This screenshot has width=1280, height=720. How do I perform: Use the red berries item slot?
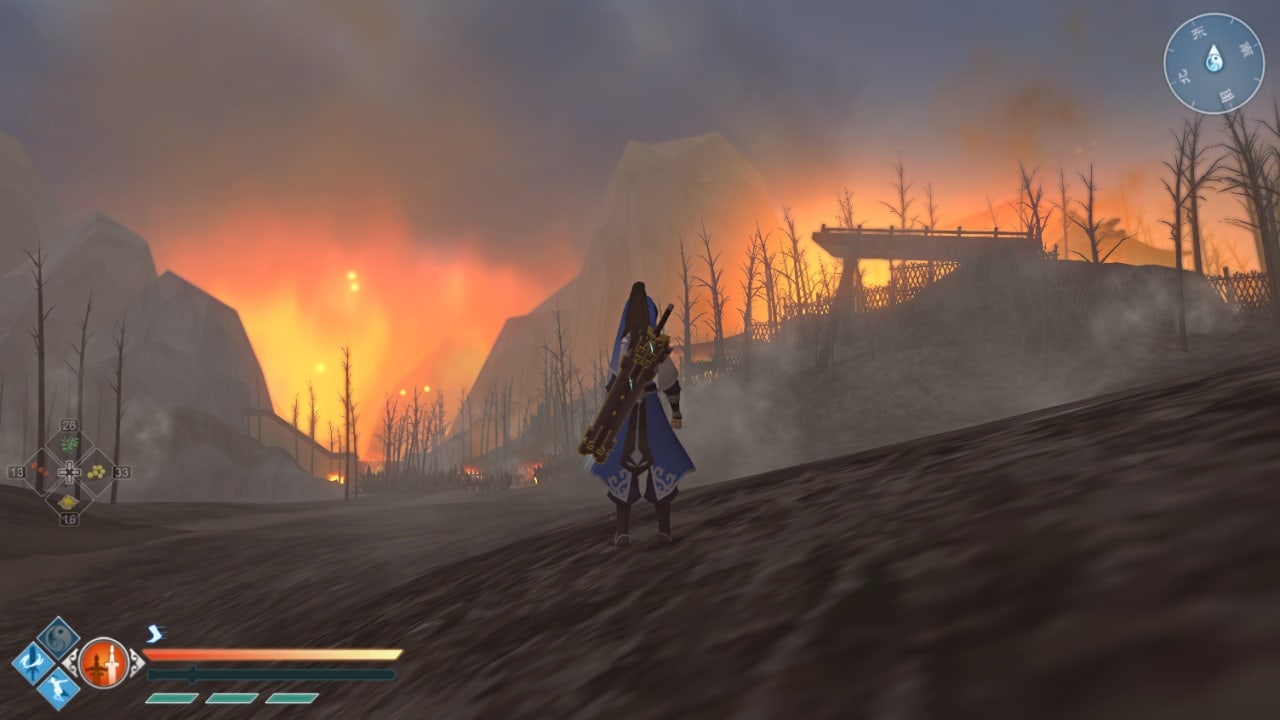(40, 471)
